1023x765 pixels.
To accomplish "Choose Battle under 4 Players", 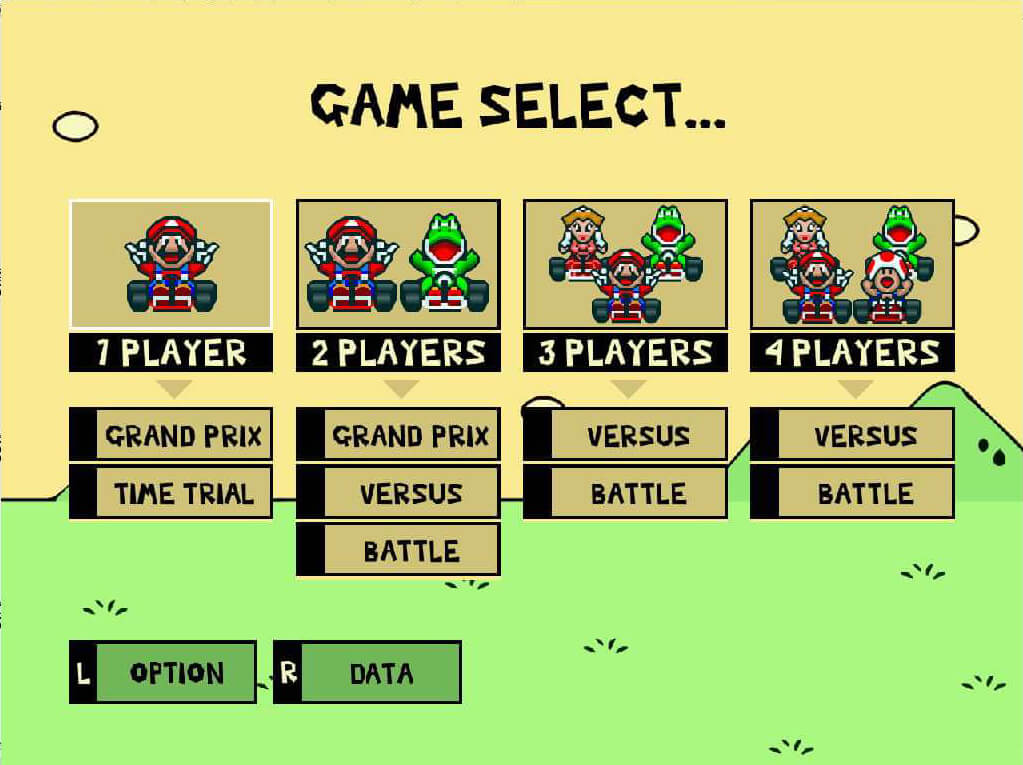I will click(x=852, y=492).
